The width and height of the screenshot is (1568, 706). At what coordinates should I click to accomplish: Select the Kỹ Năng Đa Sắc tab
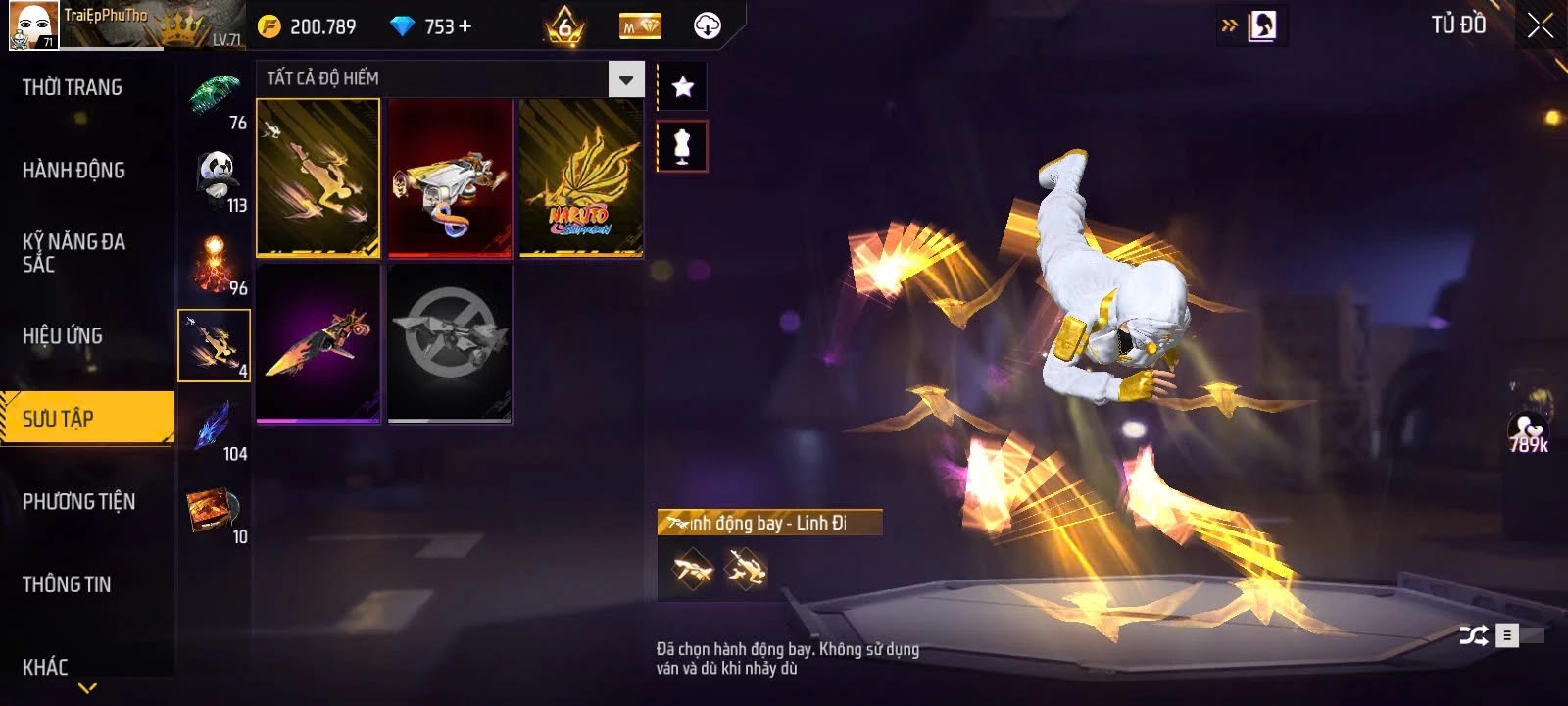pyautogui.click(x=73, y=252)
